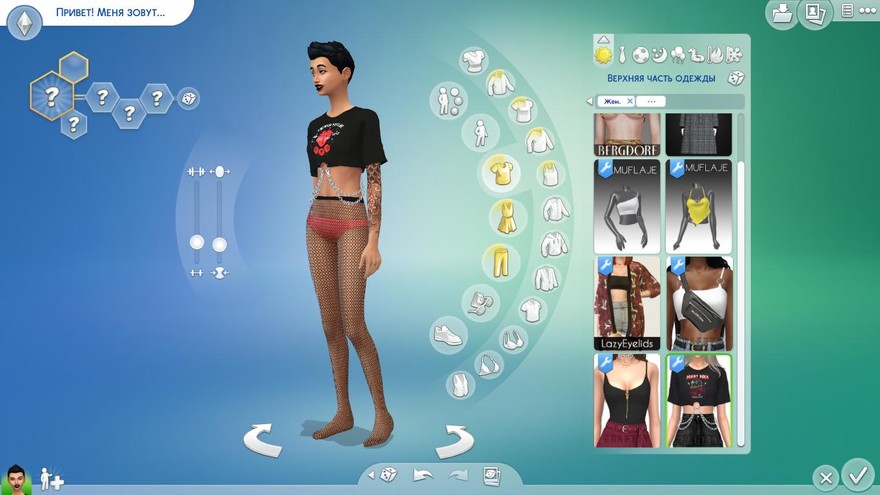Rotate the Sim with the right arrow
This screenshot has width=880, height=495.
click(455, 438)
